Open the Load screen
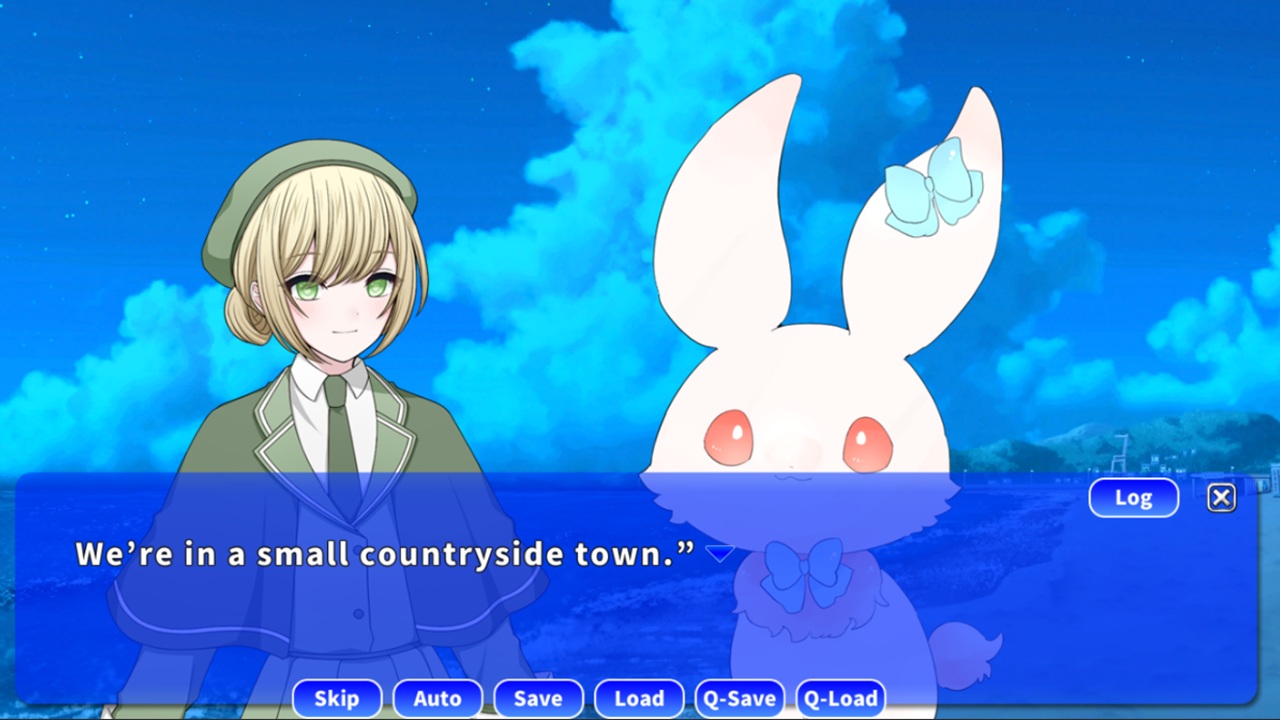 click(639, 698)
